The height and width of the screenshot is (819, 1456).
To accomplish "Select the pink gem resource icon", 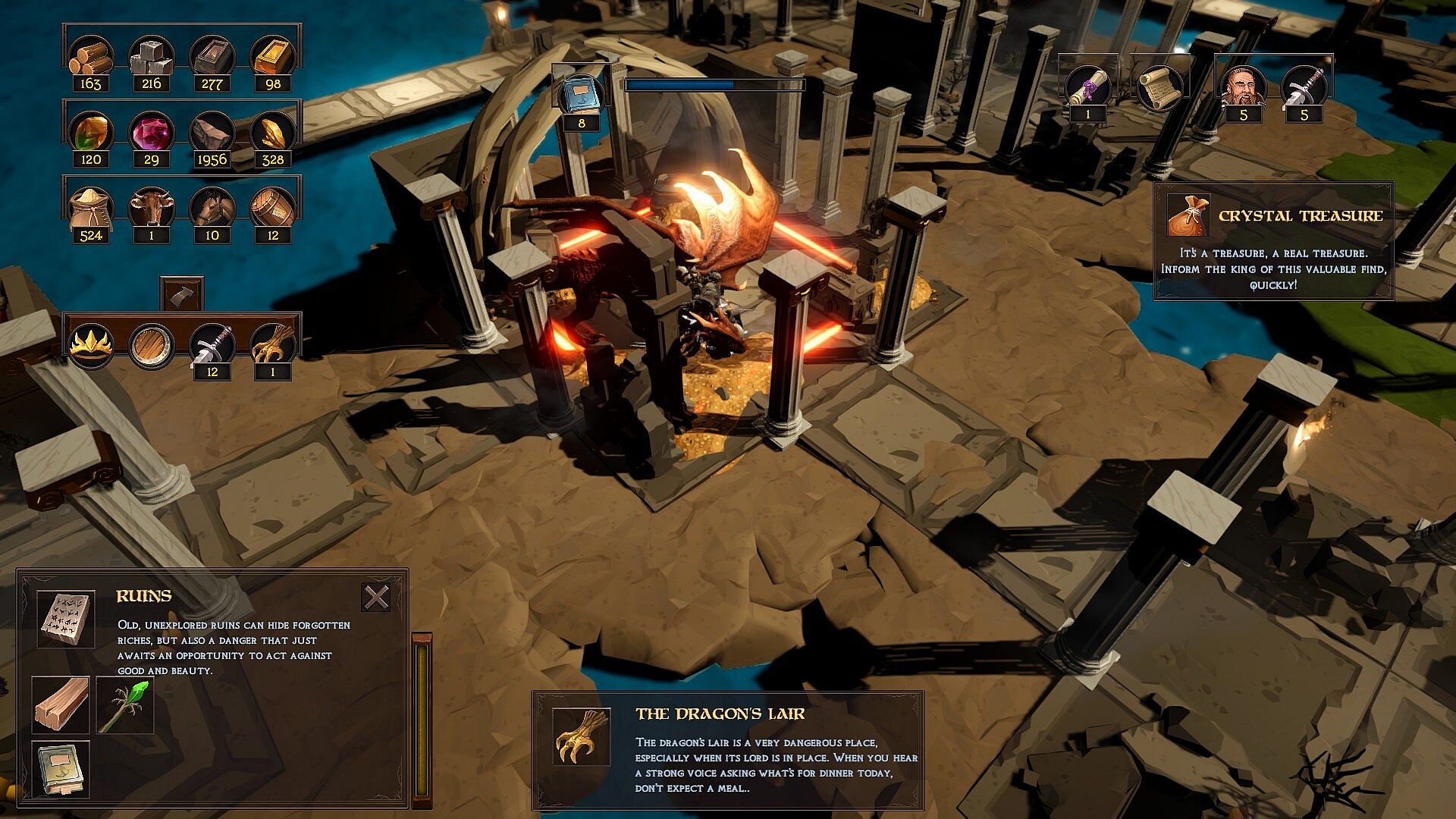I will pyautogui.click(x=151, y=132).
